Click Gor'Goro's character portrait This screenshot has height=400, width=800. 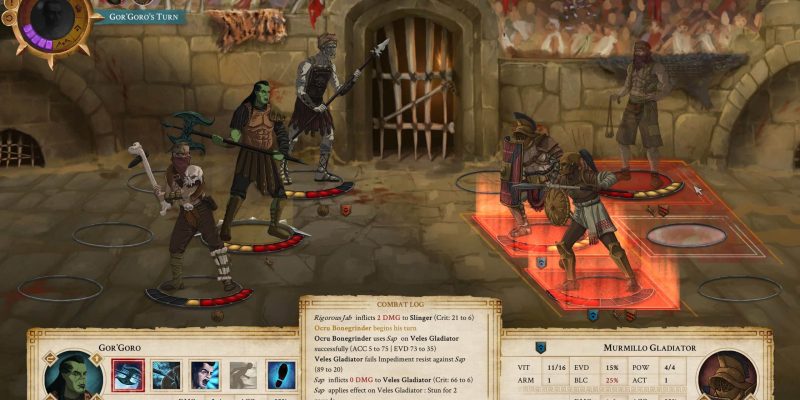click(x=72, y=378)
